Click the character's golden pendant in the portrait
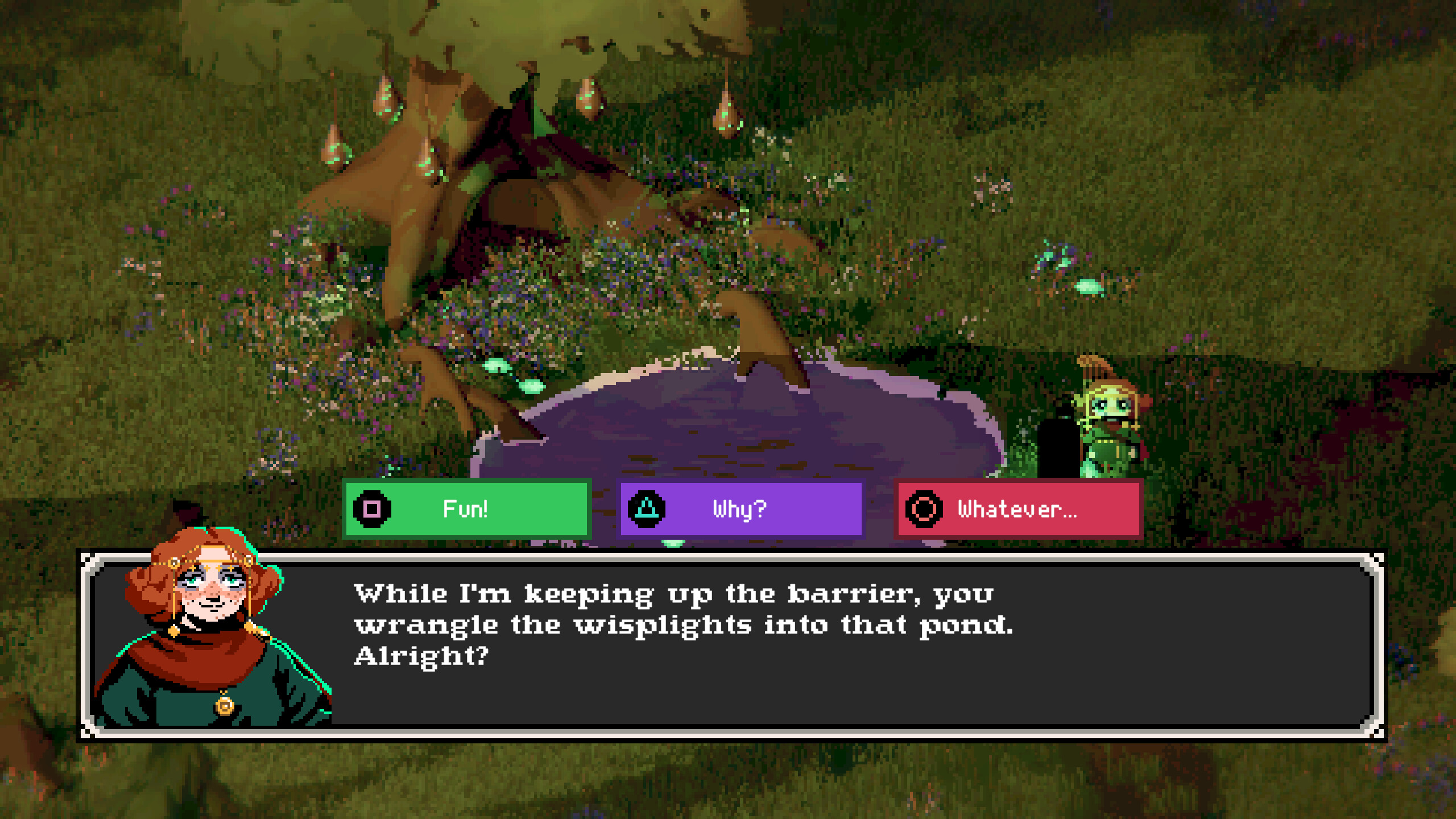The height and width of the screenshot is (819, 1456). [x=225, y=706]
